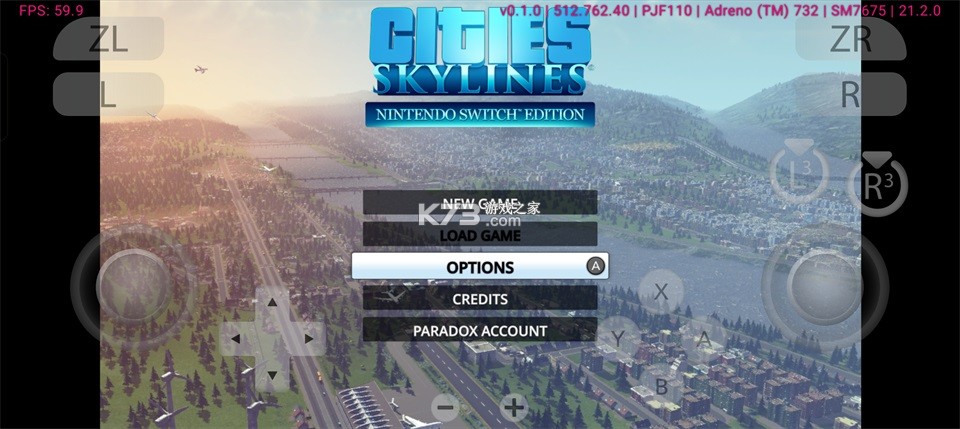Start a New Game from the menu
Screen dimensions: 960x429
click(480, 203)
